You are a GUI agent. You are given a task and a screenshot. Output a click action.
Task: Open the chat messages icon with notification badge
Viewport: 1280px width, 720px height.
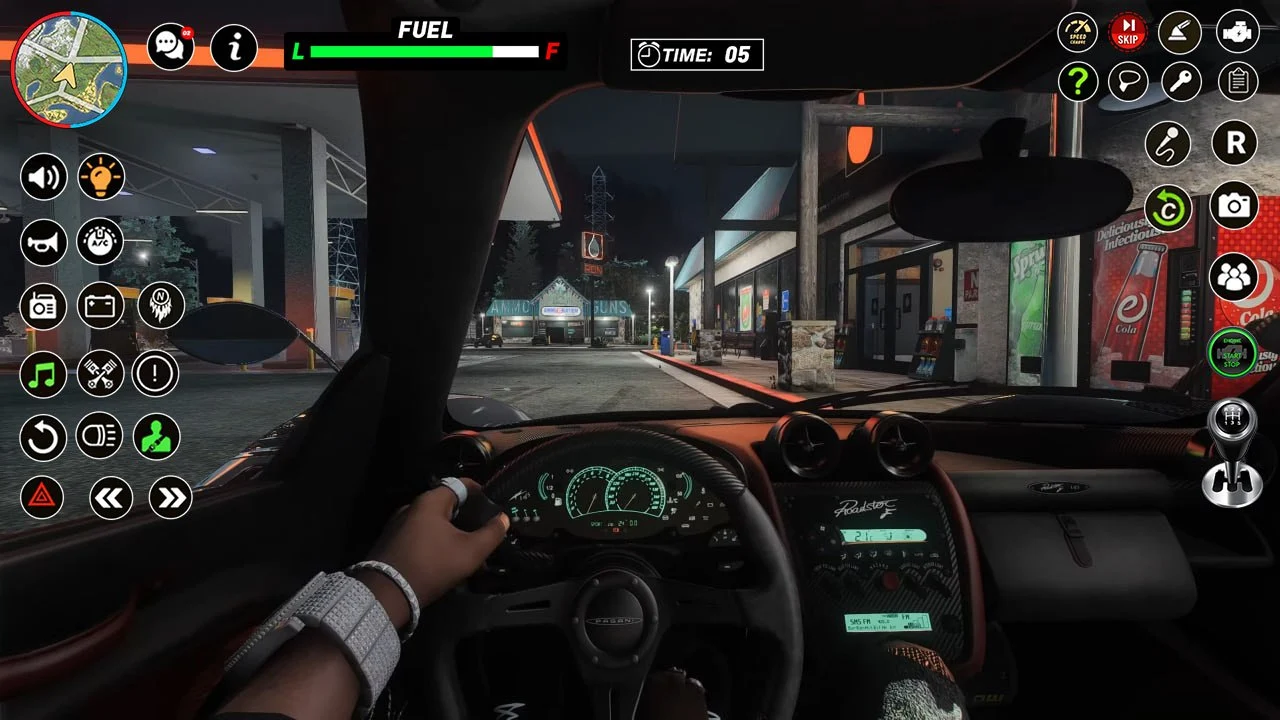[169, 46]
